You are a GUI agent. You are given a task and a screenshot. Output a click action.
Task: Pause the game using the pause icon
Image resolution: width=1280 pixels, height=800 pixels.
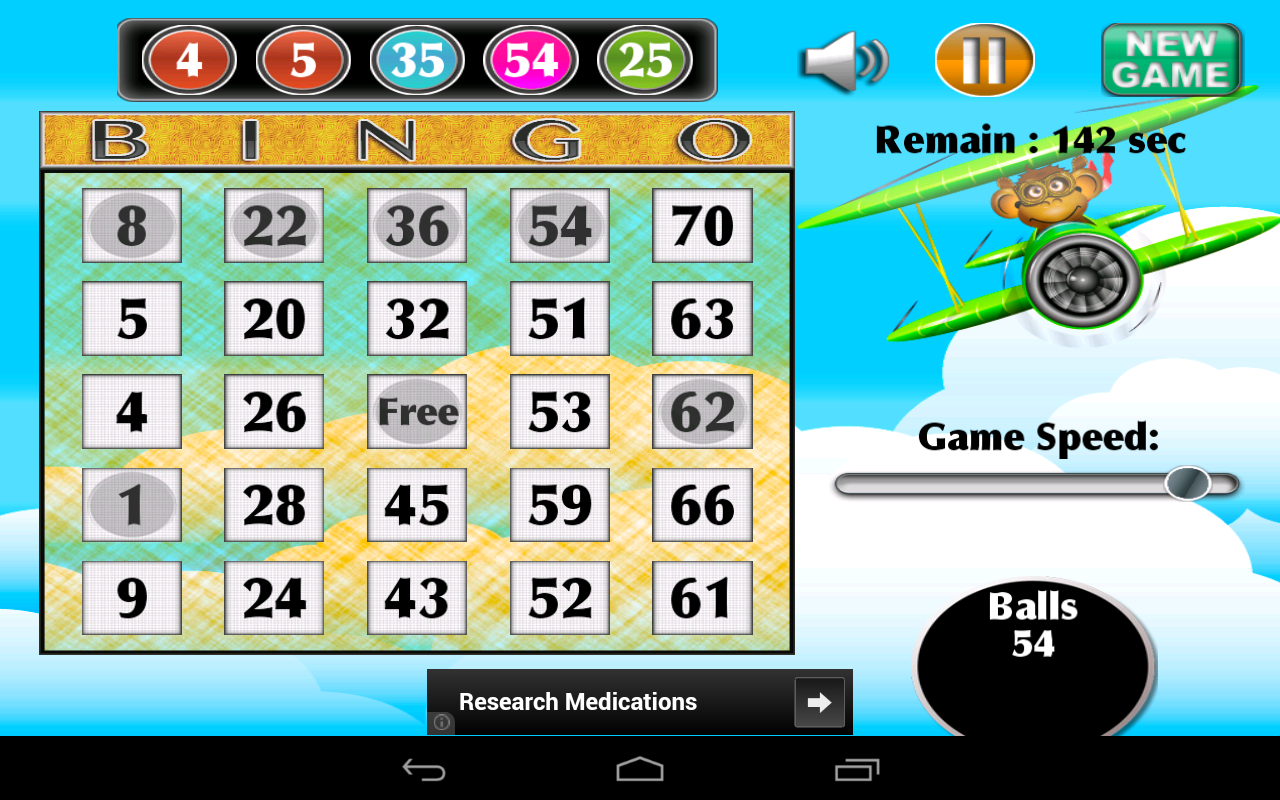pos(983,60)
